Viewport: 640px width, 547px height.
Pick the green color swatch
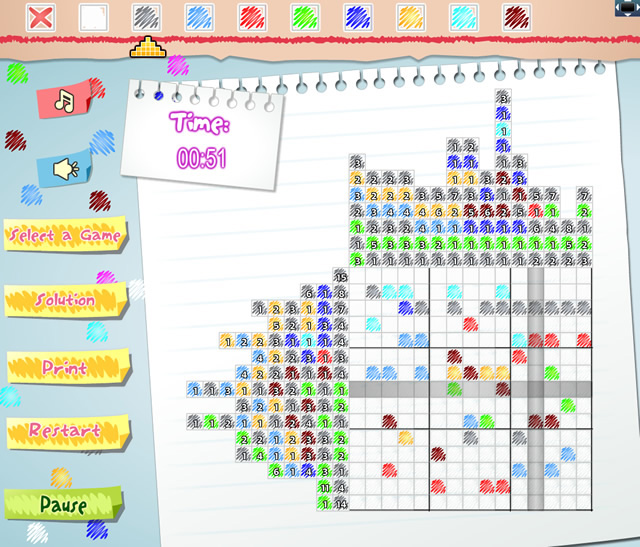[305, 17]
